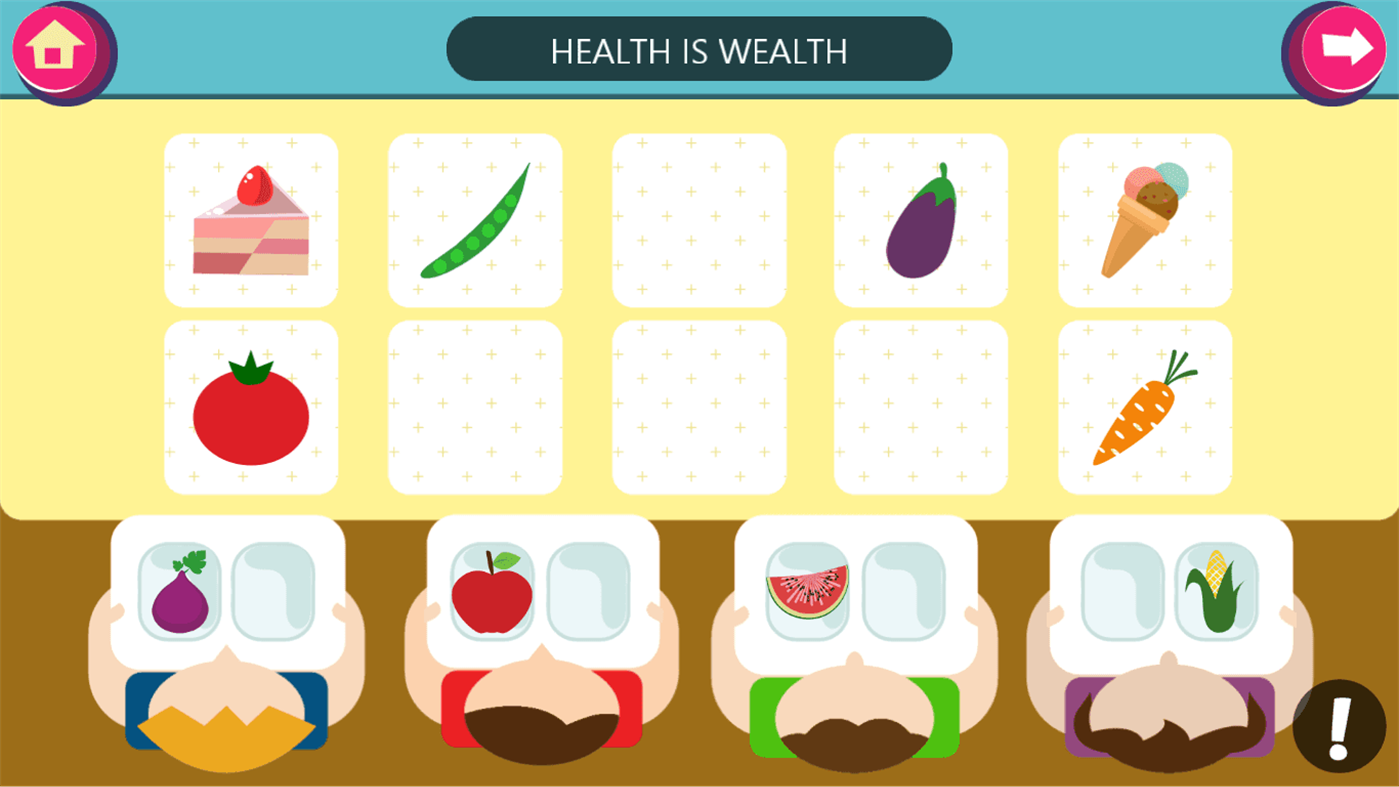Pick the carrot card
Image resolution: width=1399 pixels, height=787 pixels.
(x=1145, y=406)
